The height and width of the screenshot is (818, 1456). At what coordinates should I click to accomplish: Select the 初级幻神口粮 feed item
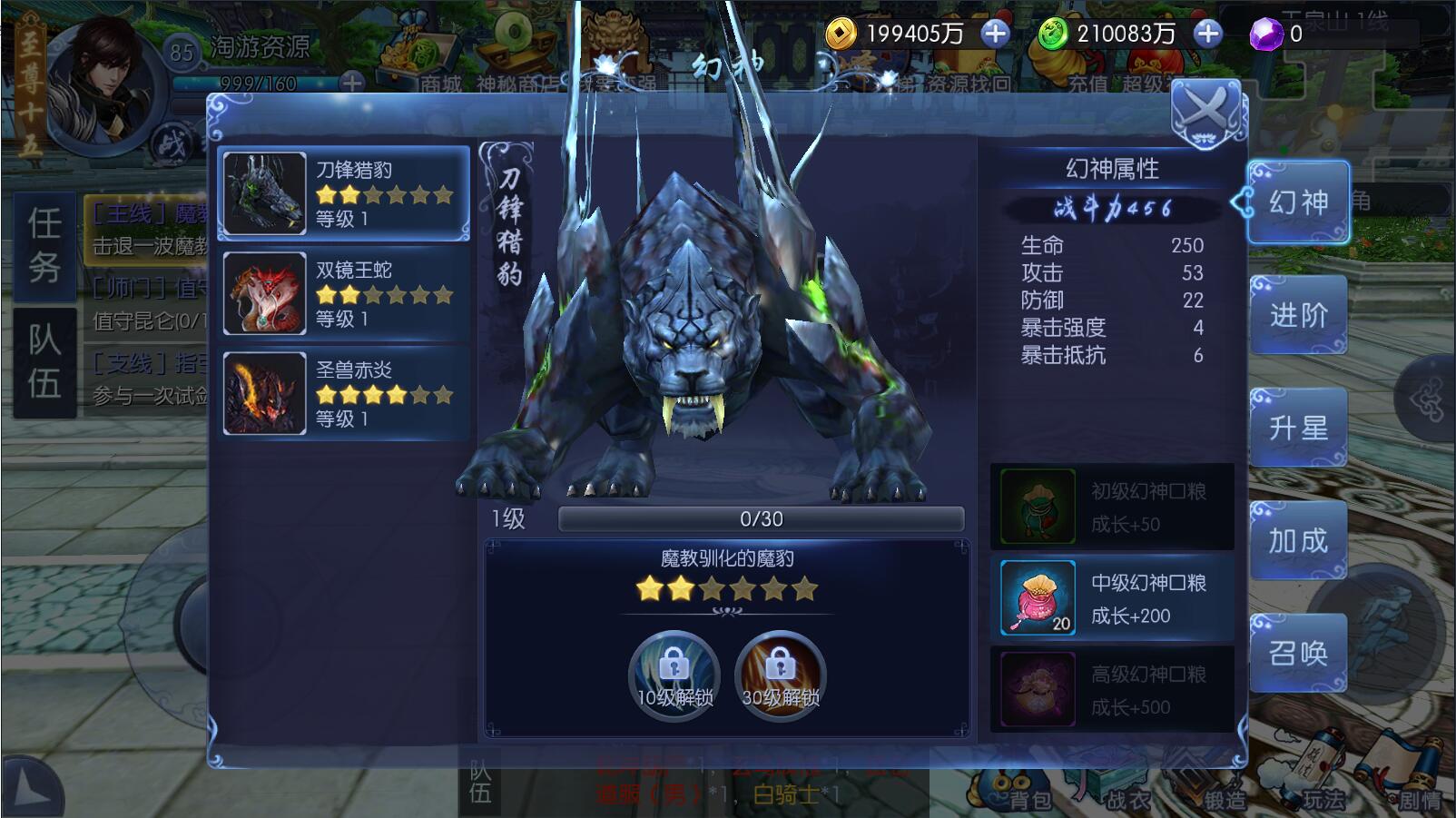pos(1113,507)
